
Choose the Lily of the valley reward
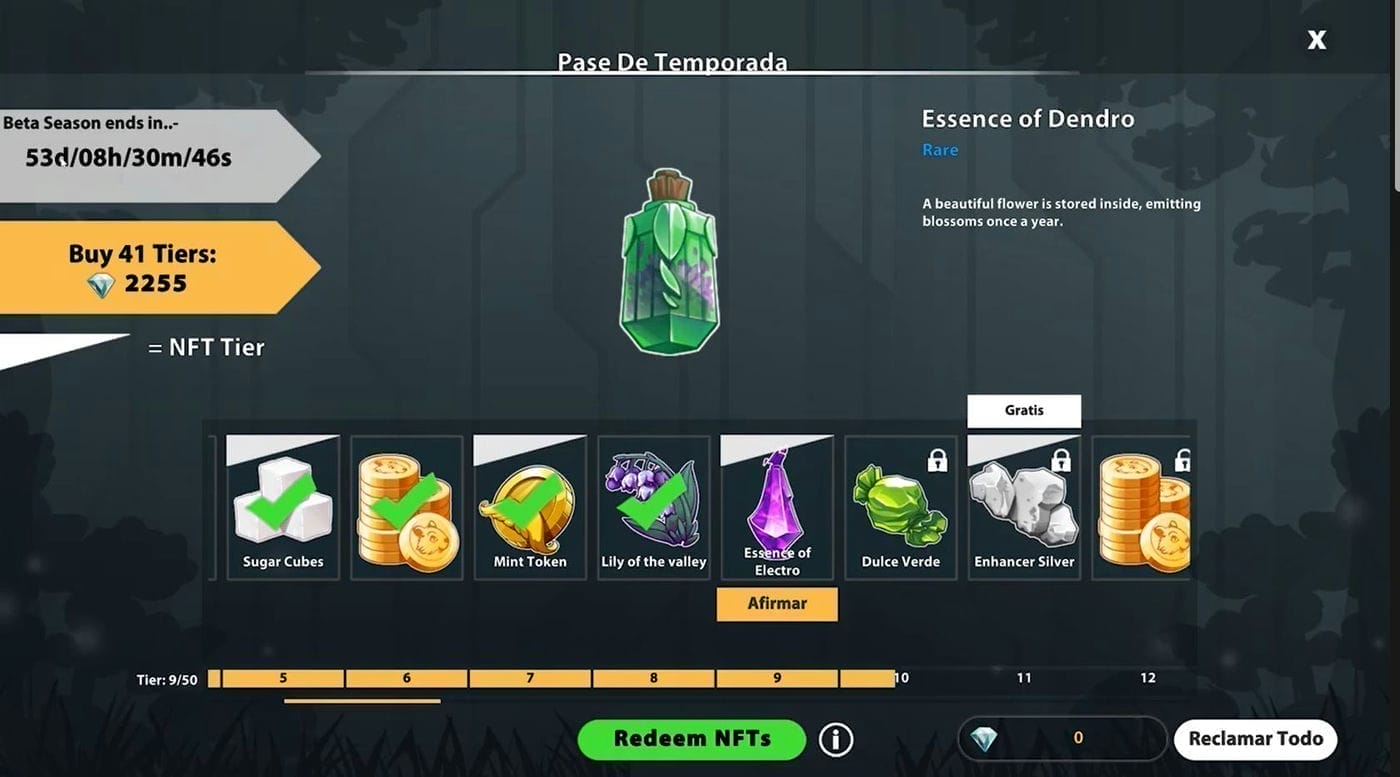coord(654,507)
